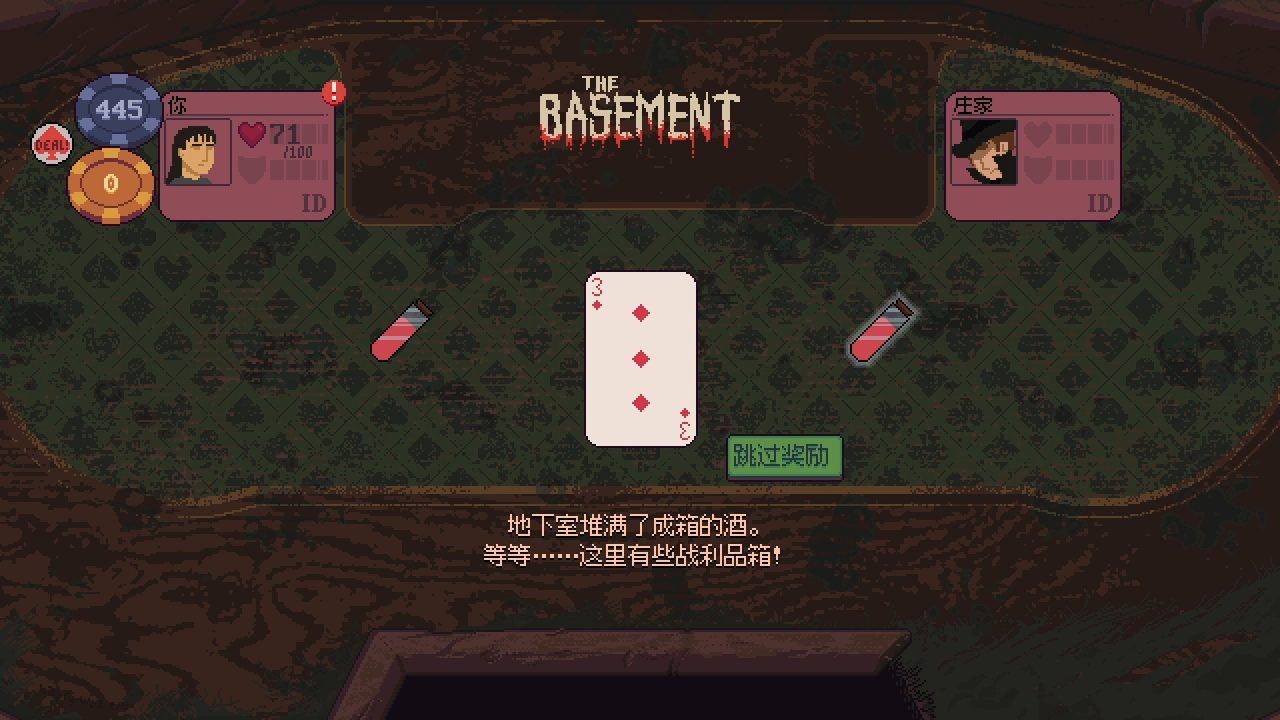Click the DEAL! spade badge

pos(50,143)
